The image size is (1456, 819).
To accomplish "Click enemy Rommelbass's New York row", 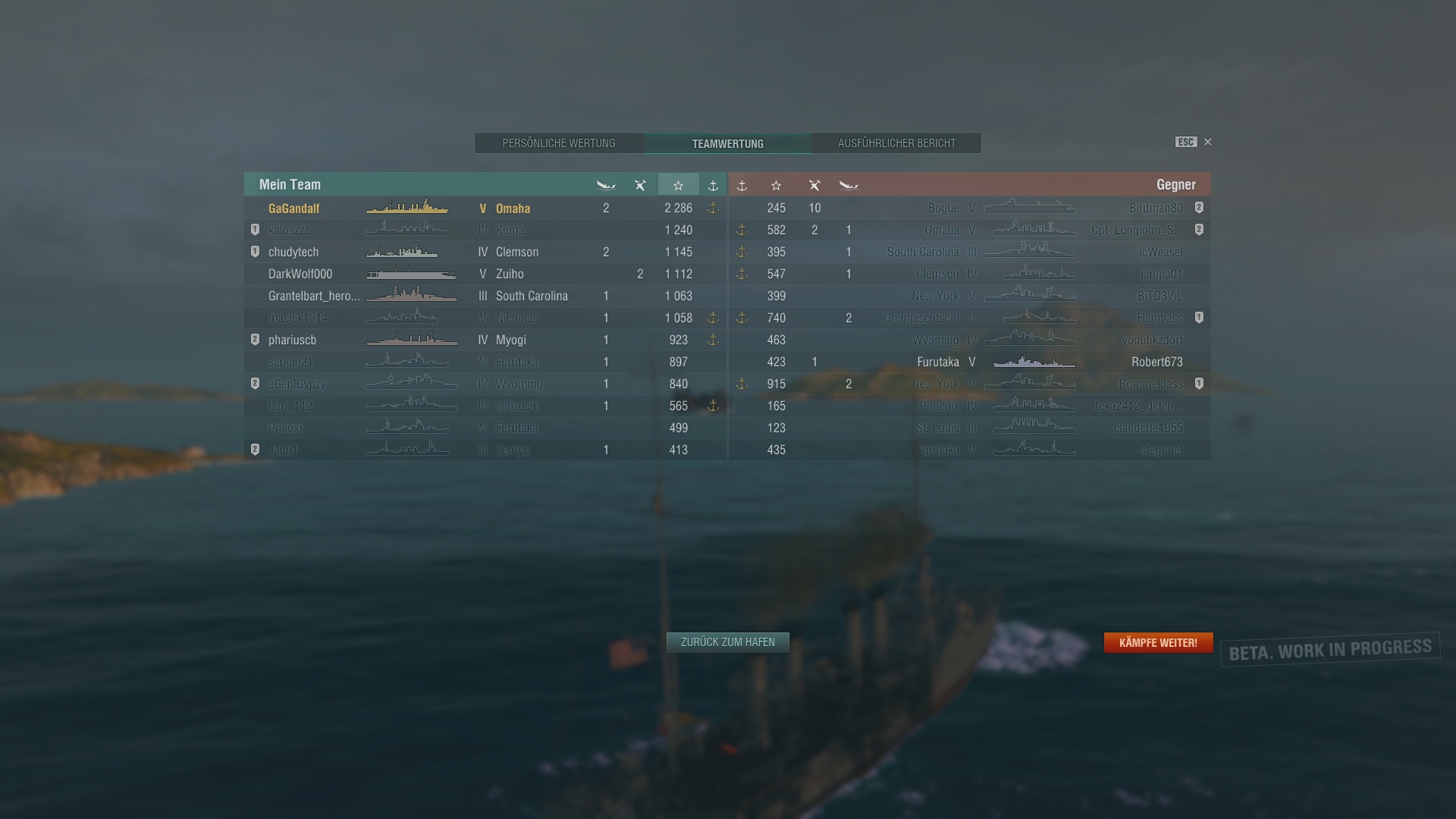I will (971, 384).
